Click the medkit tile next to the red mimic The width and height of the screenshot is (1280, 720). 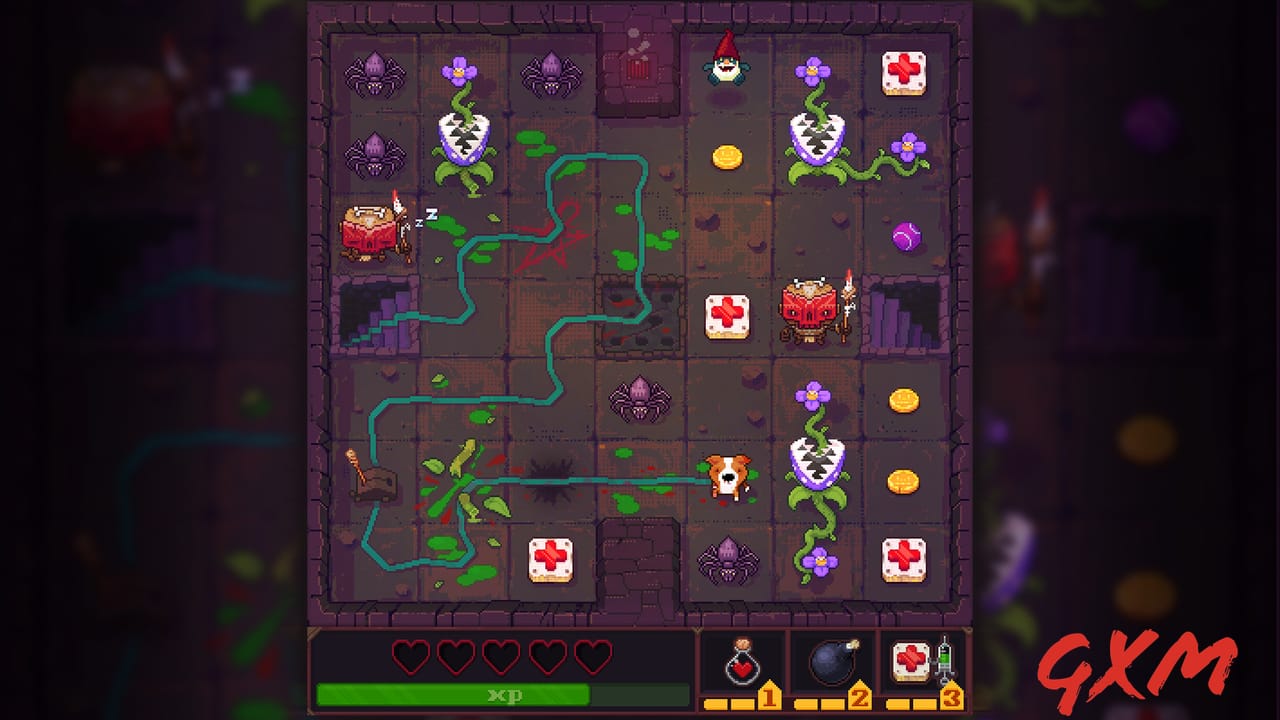[x=727, y=316]
